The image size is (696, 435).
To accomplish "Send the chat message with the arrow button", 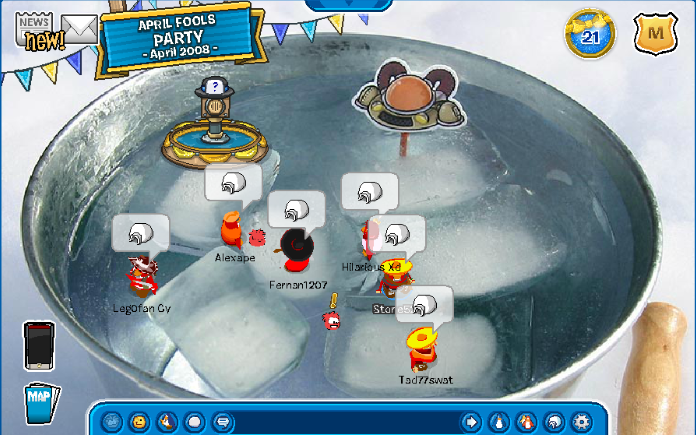I will pyautogui.click(x=470, y=421).
